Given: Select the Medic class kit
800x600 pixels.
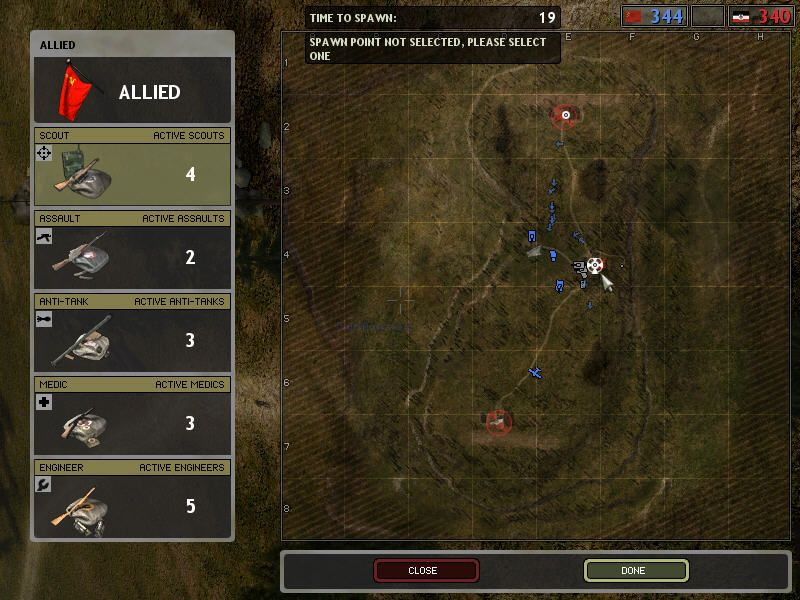Looking at the screenshot, I should 132,423.
